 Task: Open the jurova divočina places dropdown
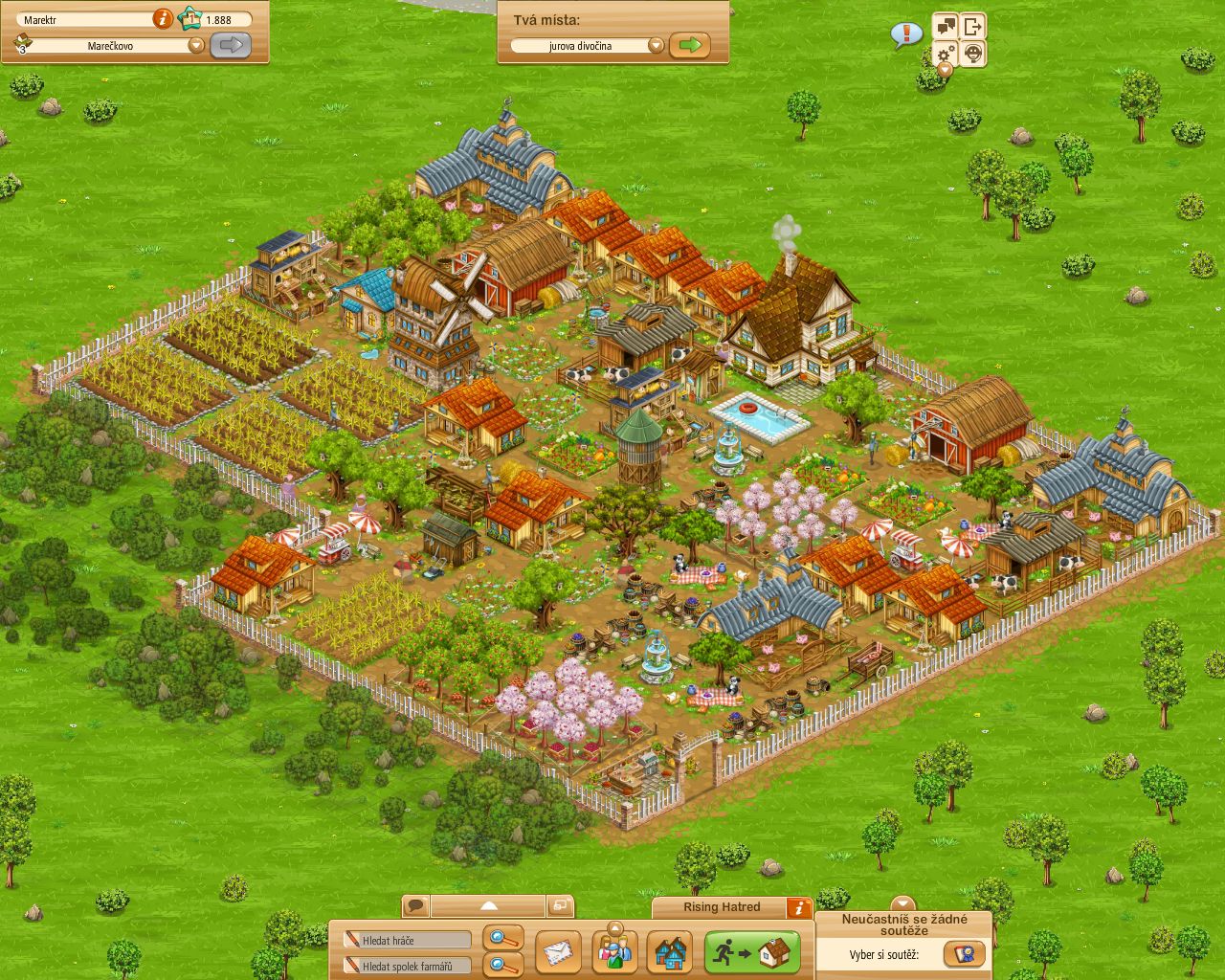[657, 45]
